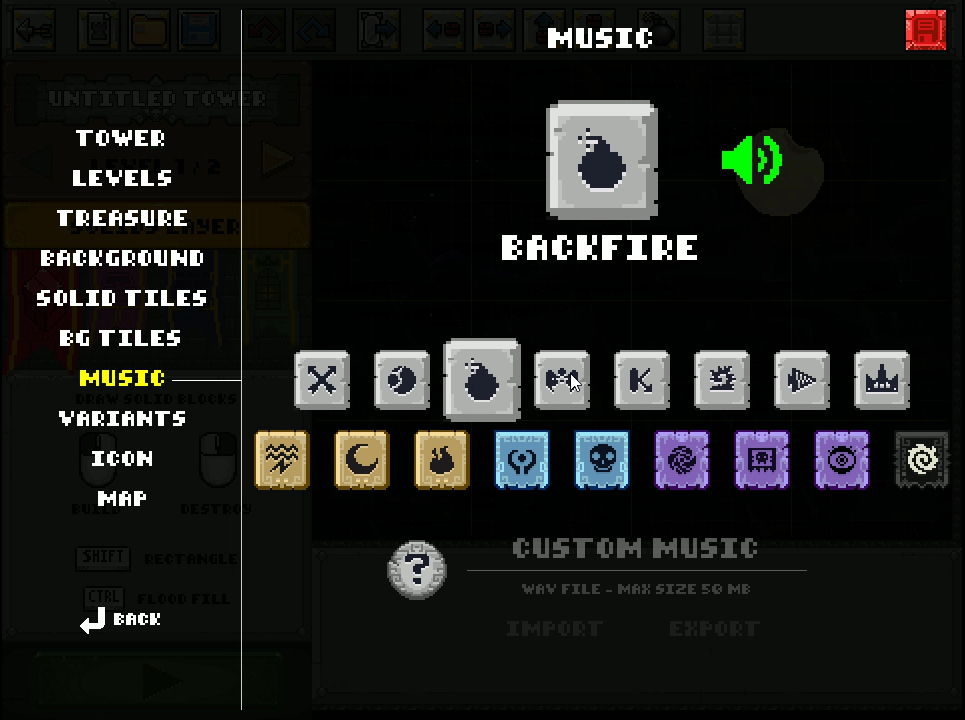
Task: Select the gold crescent moon music tile
Action: tap(362, 460)
